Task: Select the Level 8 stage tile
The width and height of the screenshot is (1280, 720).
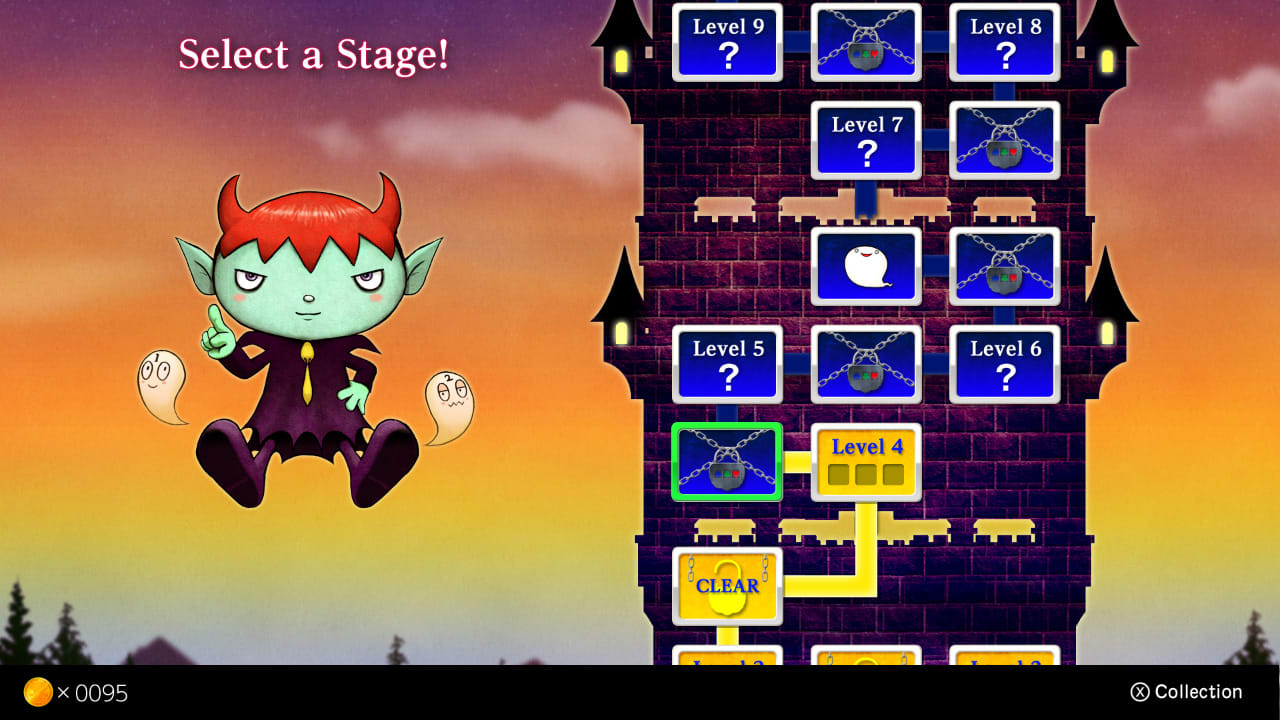Action: pyautogui.click(x=1005, y=41)
